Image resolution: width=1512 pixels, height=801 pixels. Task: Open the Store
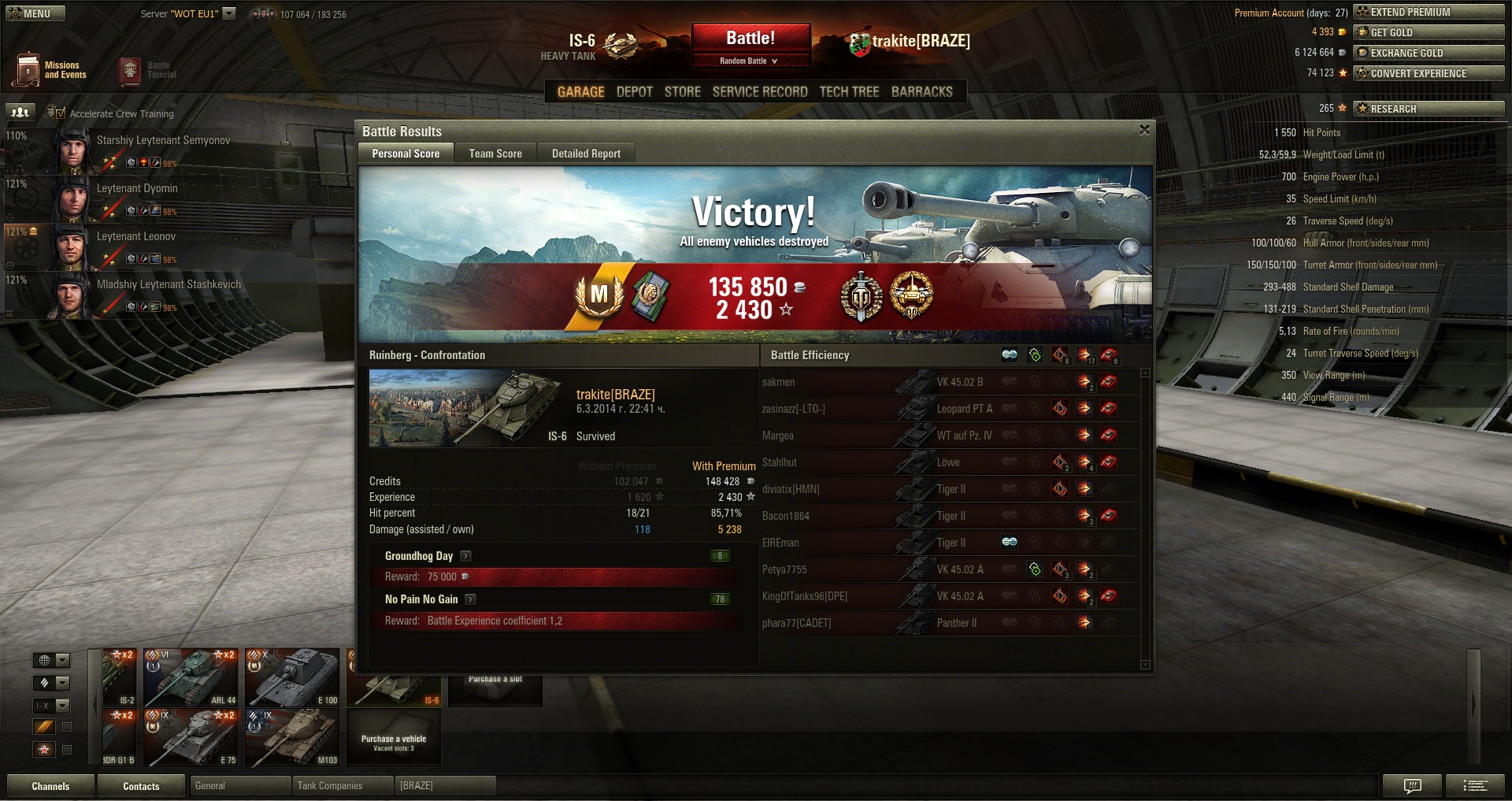pyautogui.click(x=682, y=91)
